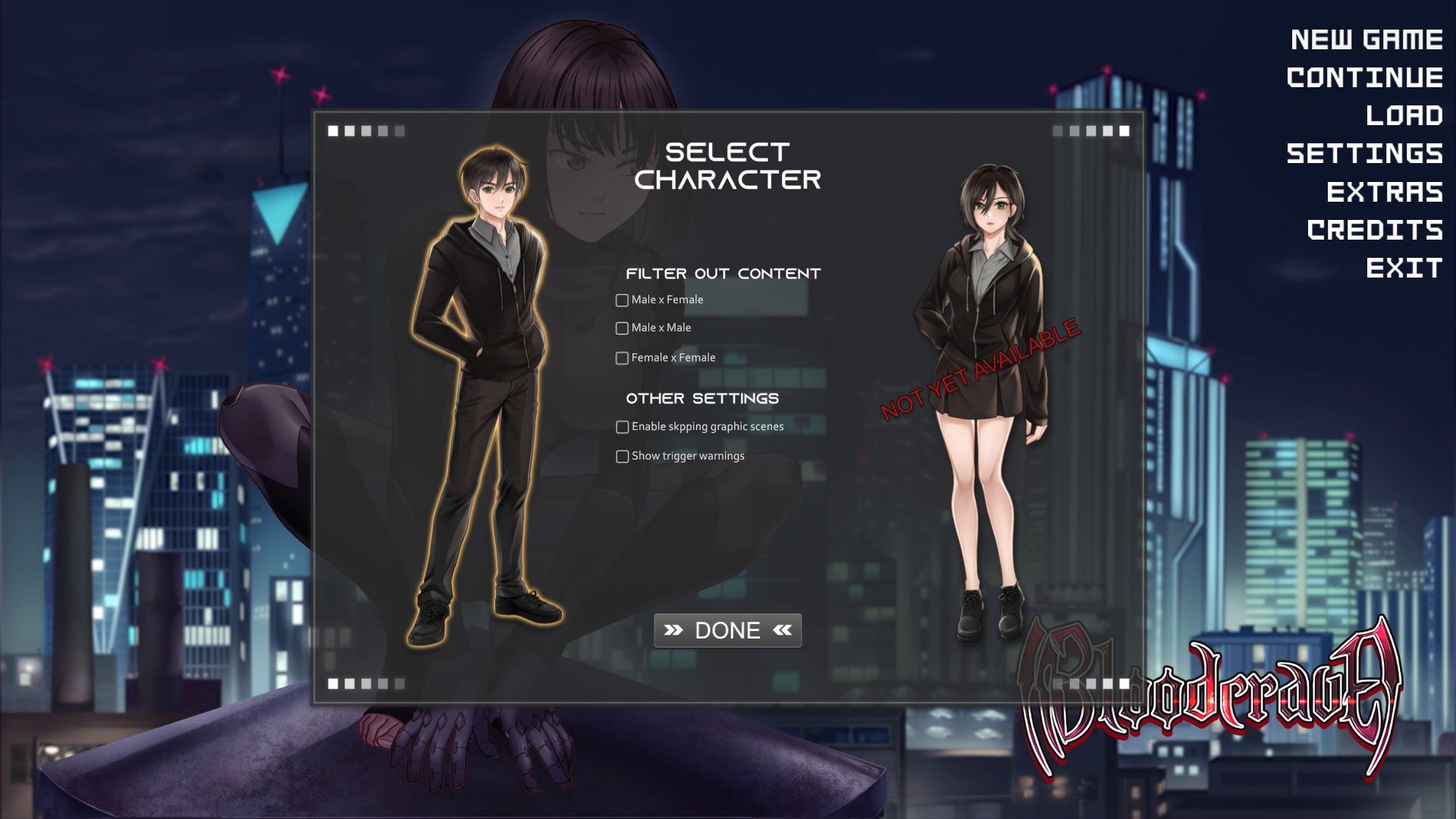Viewport: 1456px width, 819px height.
Task: Exit the game
Action: [1404, 268]
